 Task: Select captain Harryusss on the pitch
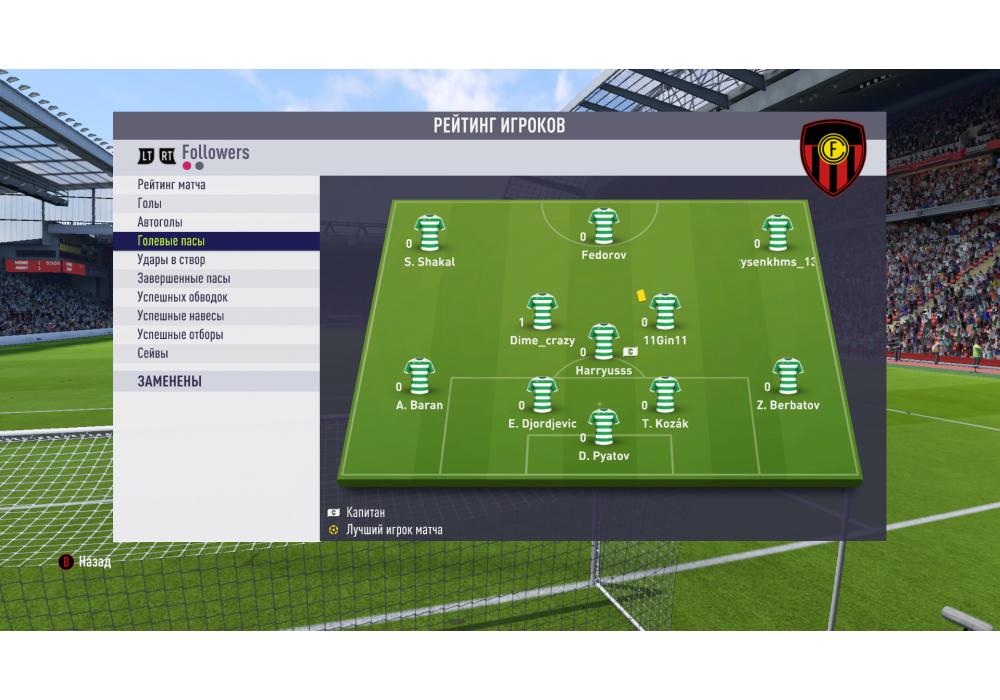click(603, 342)
